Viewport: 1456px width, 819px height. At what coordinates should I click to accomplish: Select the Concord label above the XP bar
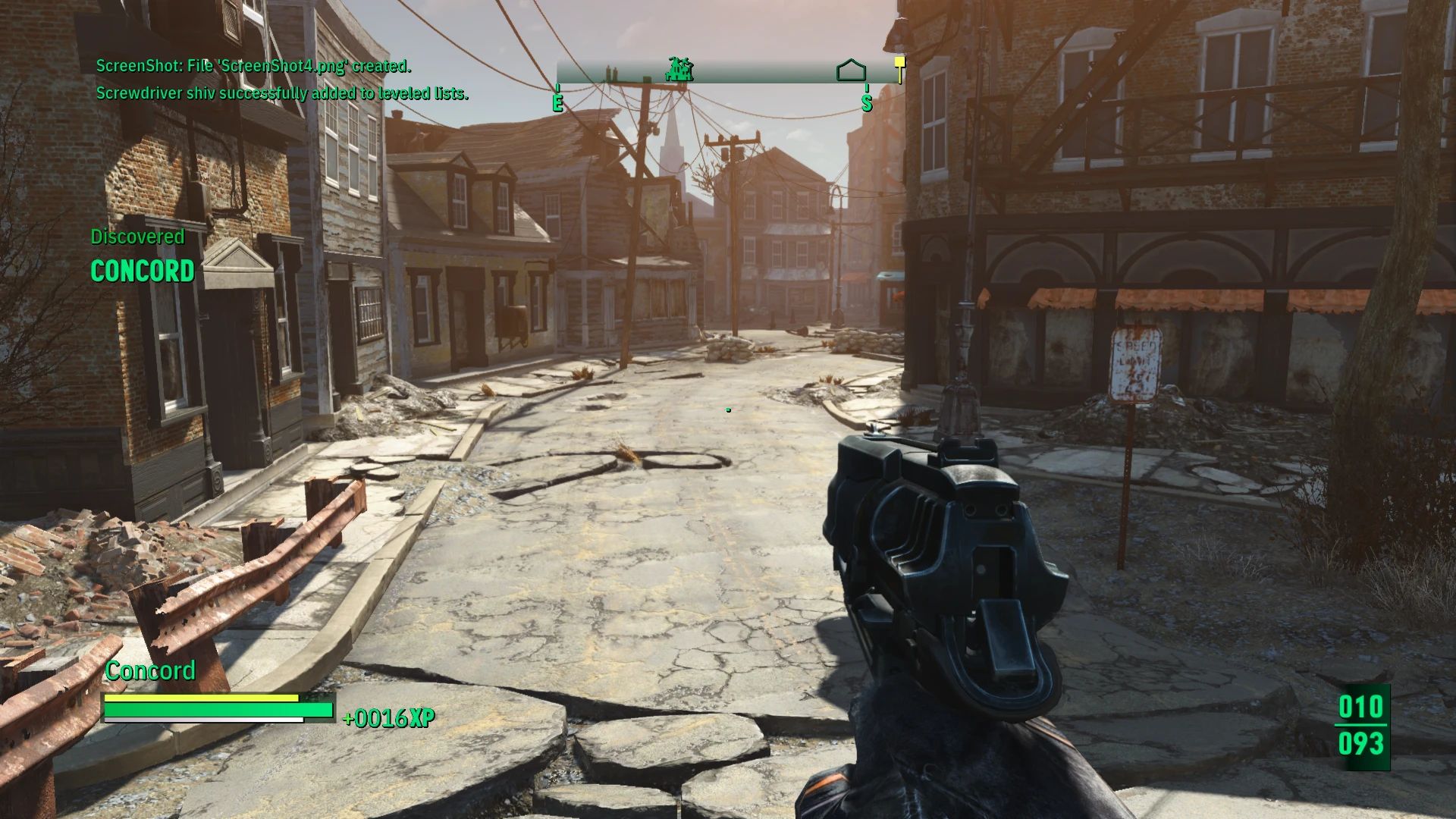(x=151, y=670)
